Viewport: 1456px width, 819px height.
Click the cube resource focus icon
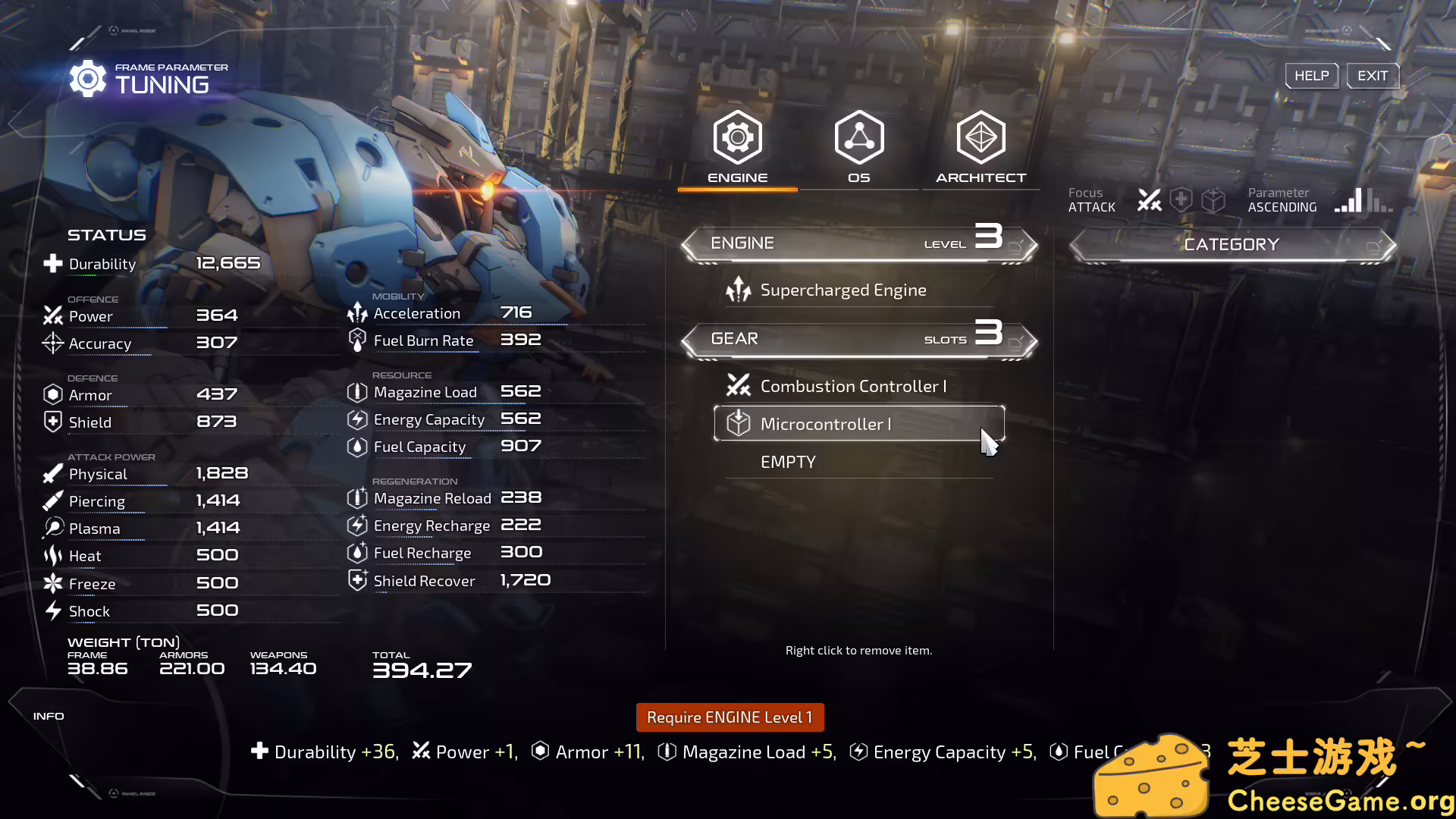[x=1213, y=199]
